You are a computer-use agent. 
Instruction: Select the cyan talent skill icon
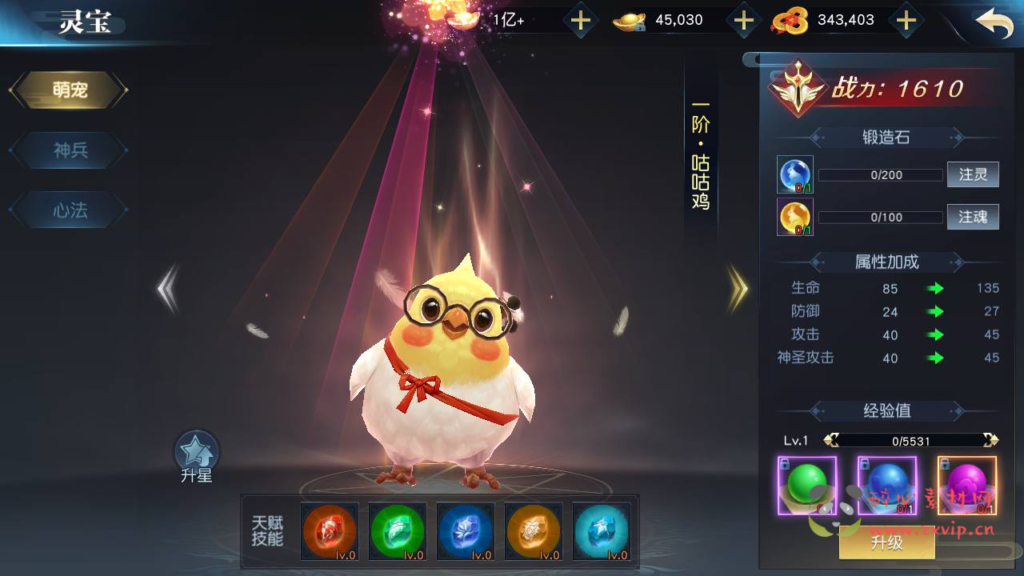[601, 530]
